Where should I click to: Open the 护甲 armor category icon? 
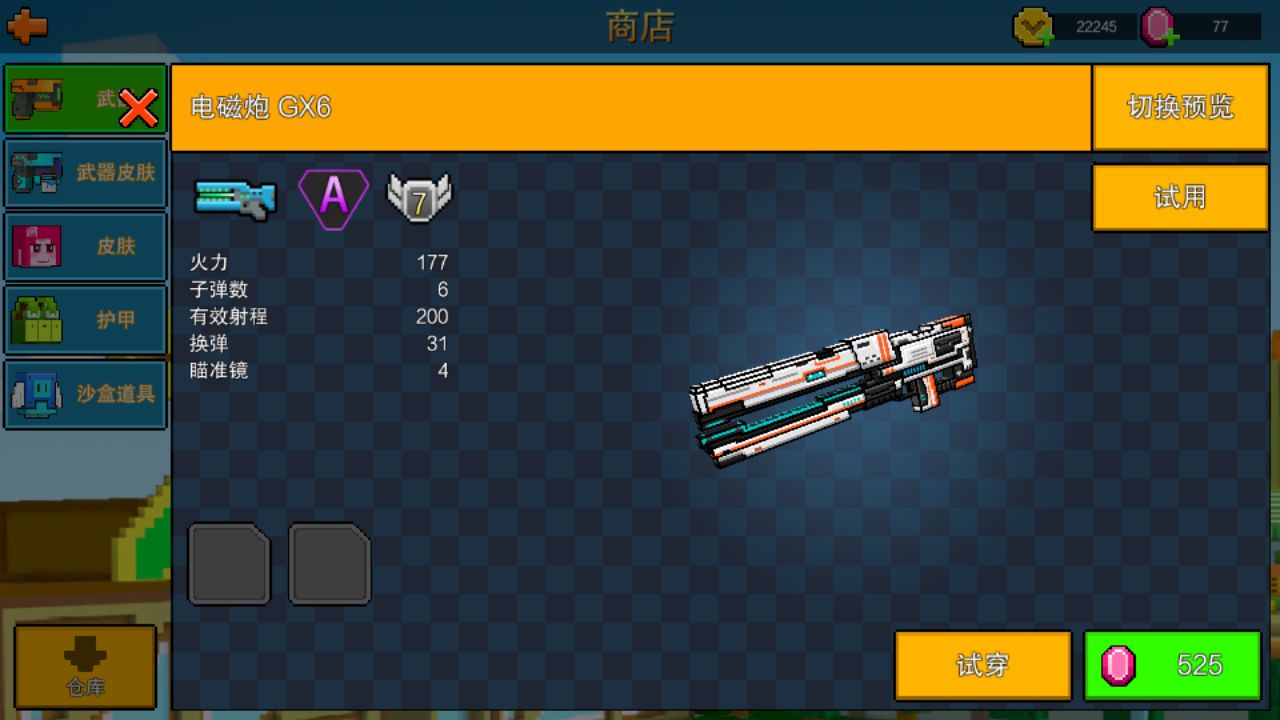35,320
